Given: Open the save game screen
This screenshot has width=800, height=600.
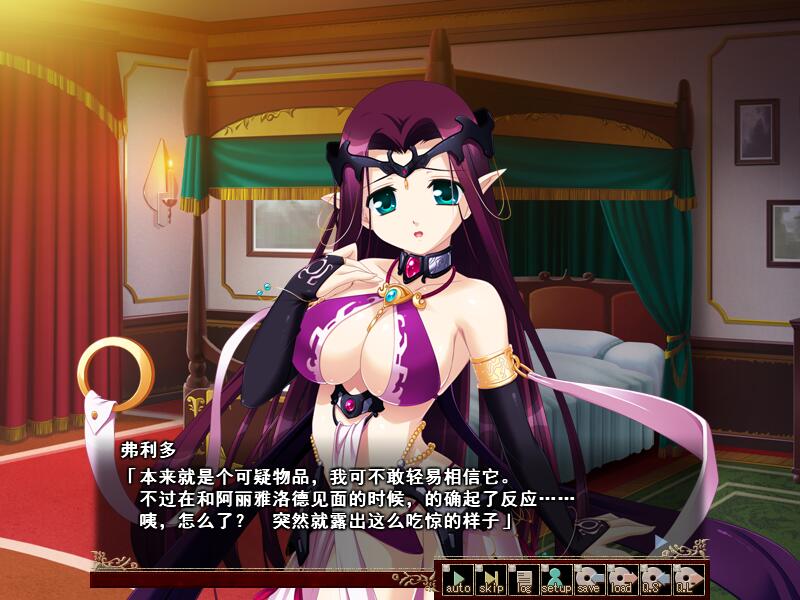Looking at the screenshot, I should [588, 580].
